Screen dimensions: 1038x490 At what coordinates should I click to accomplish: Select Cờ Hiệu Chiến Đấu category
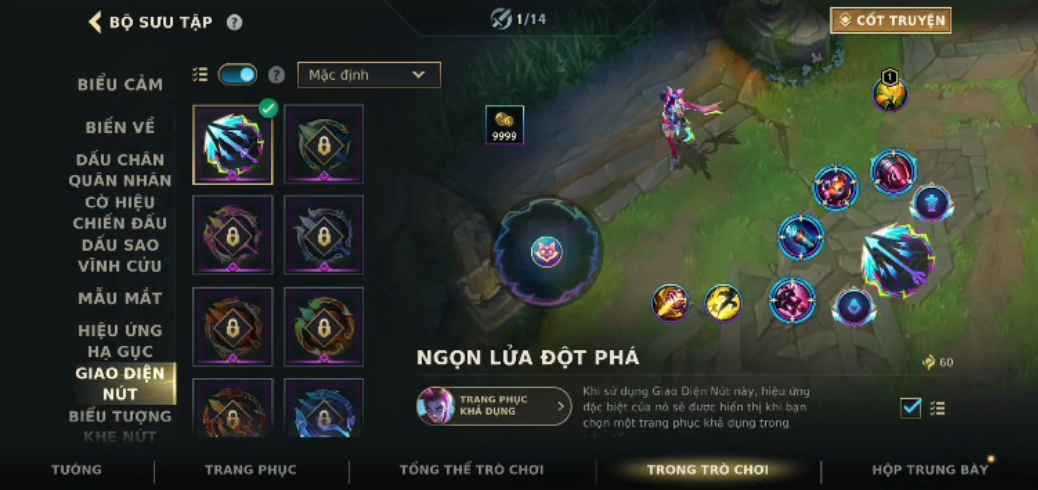click(120, 212)
